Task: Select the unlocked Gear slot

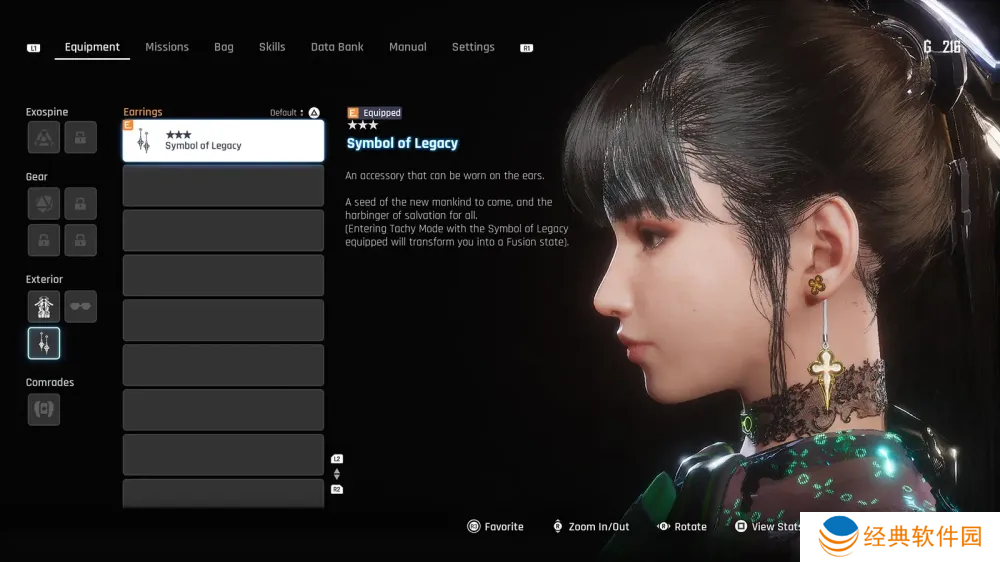Action: [44, 203]
